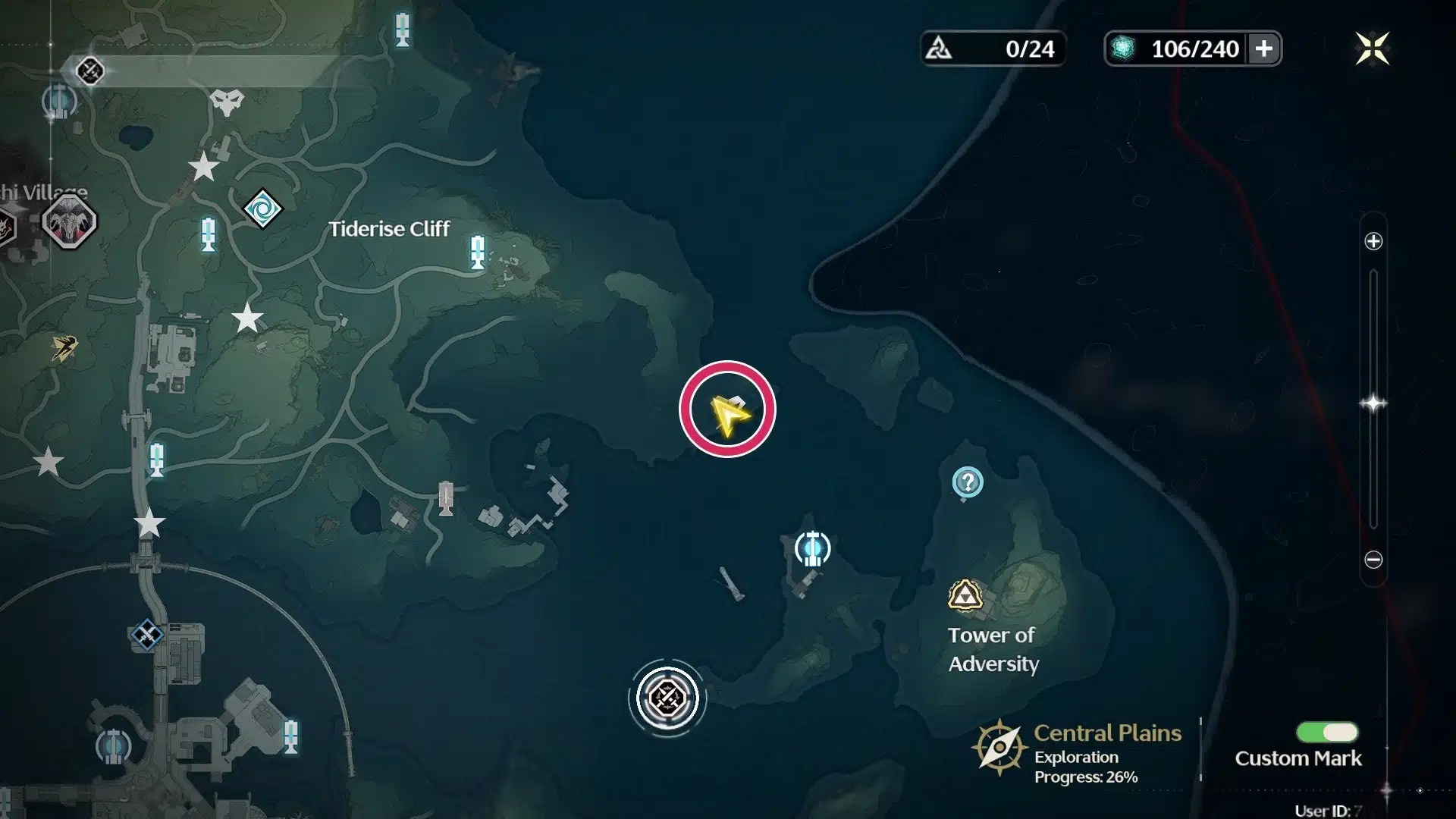The height and width of the screenshot is (819, 1456).
Task: Toggle the Custom Mark switch
Action: (x=1327, y=732)
